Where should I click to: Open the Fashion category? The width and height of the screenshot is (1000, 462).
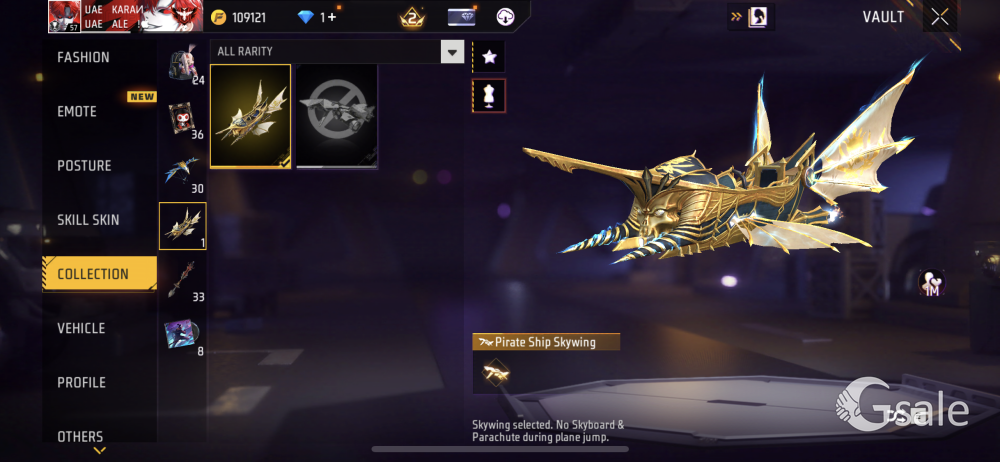coord(84,58)
